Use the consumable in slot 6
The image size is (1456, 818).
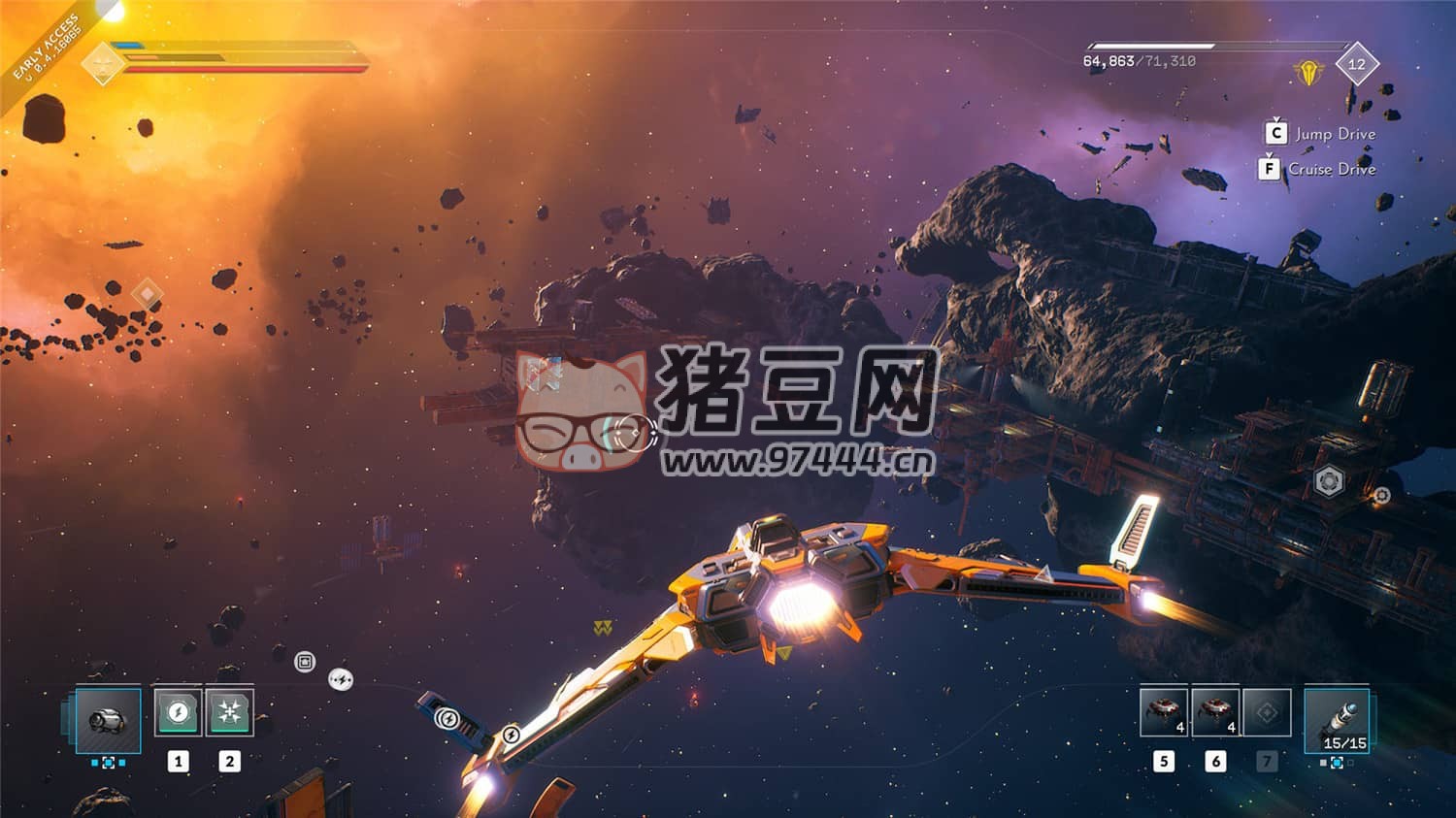point(1215,713)
